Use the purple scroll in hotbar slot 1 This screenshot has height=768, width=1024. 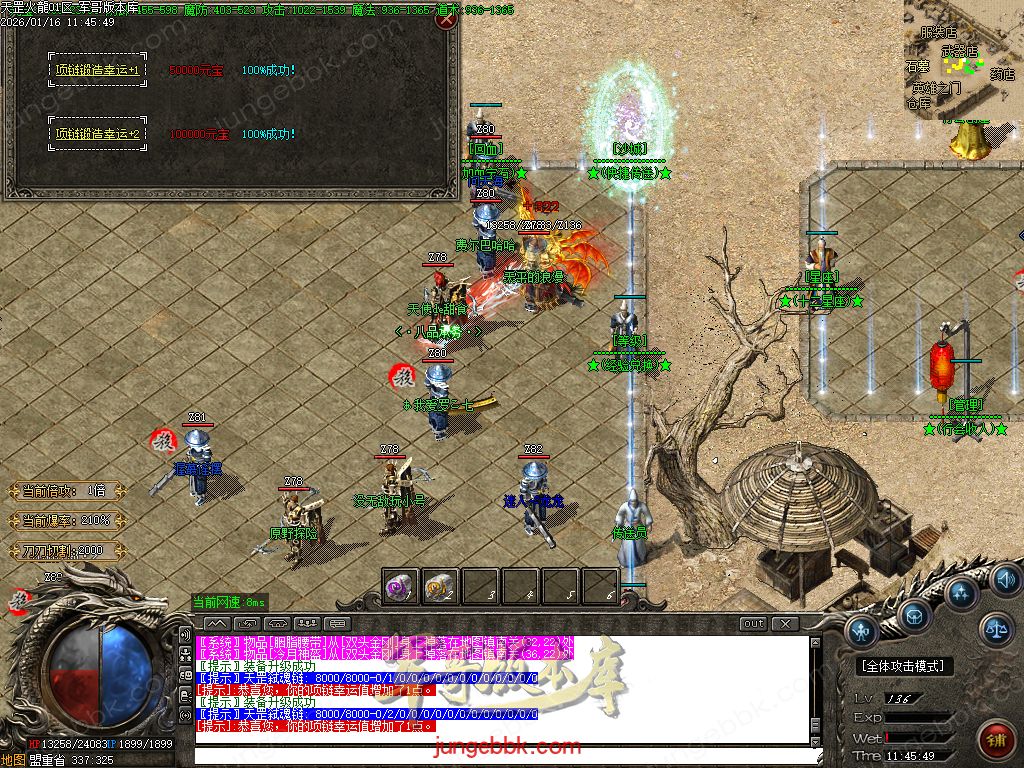point(401,587)
